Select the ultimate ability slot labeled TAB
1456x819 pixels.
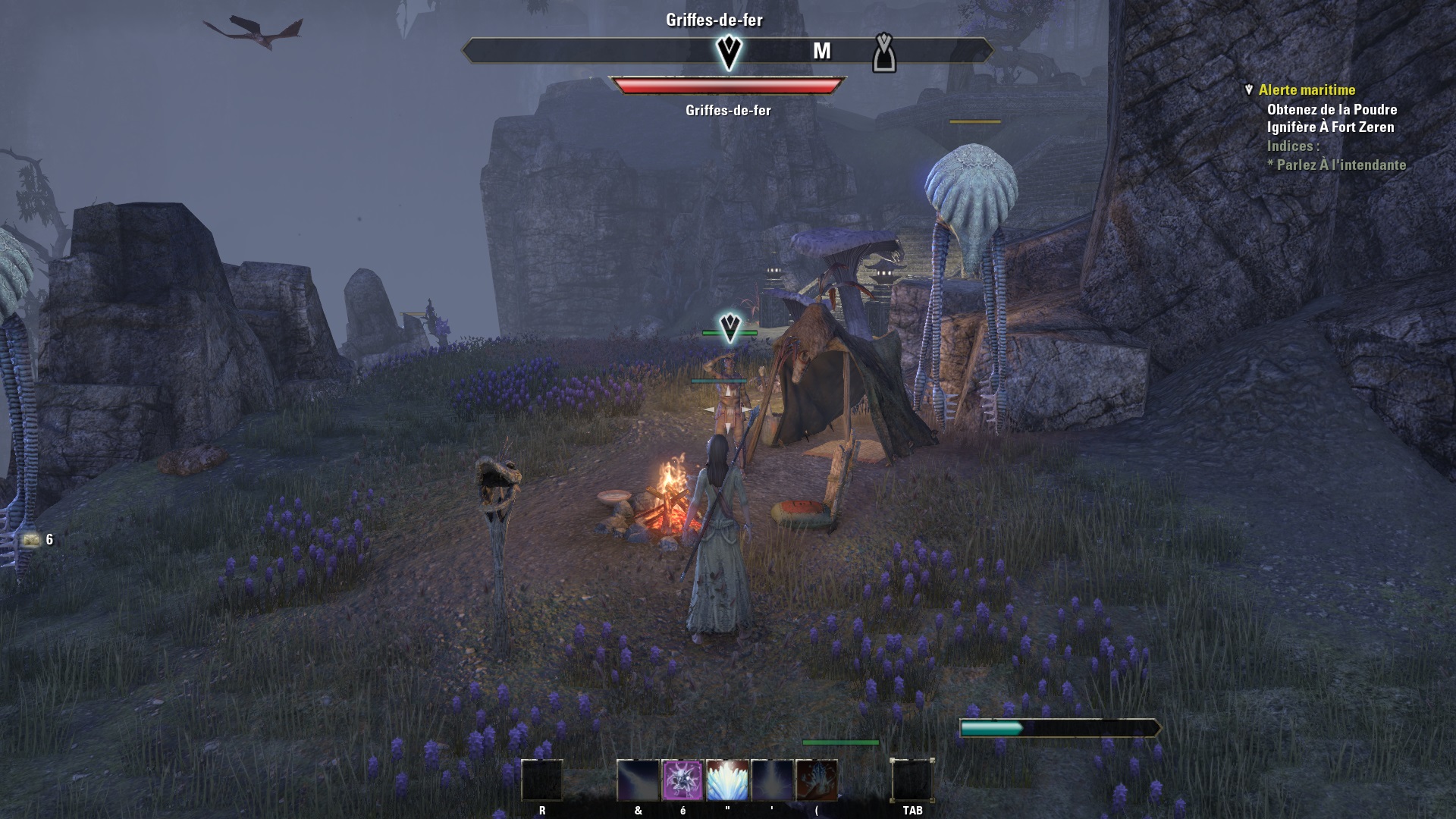[x=912, y=780]
